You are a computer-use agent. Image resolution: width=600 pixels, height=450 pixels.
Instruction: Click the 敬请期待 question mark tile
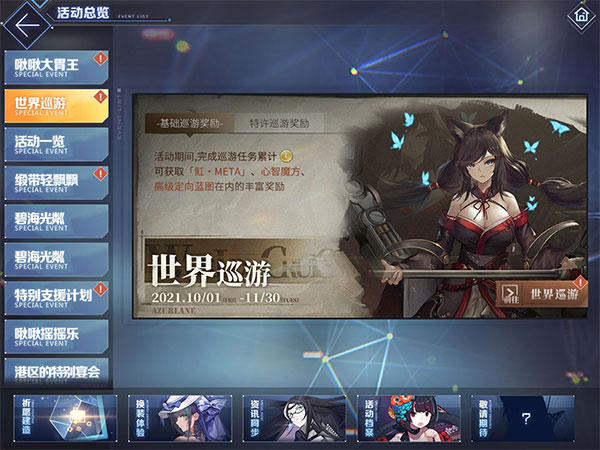point(524,418)
